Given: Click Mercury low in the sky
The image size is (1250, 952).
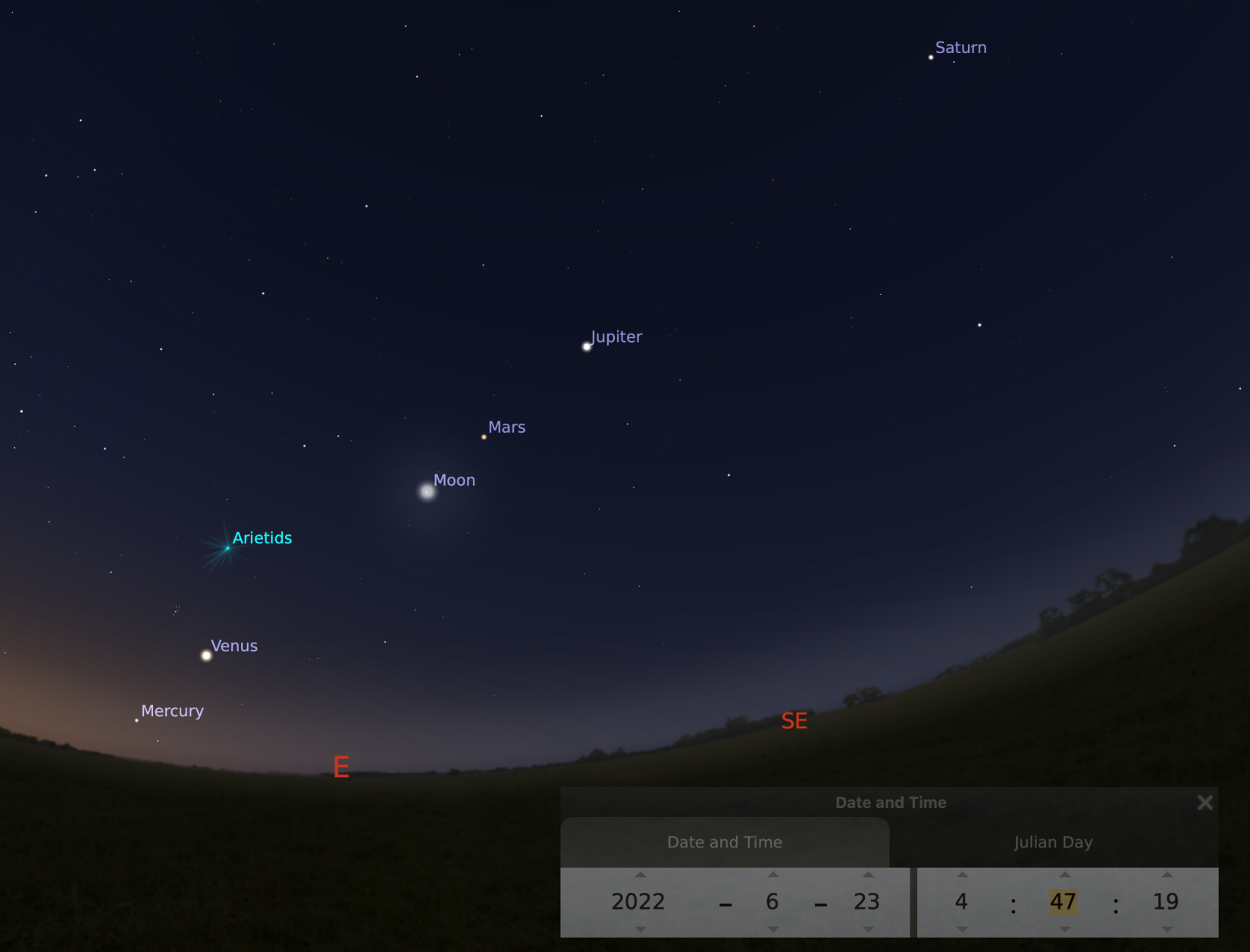Looking at the screenshot, I should click(x=136, y=719).
